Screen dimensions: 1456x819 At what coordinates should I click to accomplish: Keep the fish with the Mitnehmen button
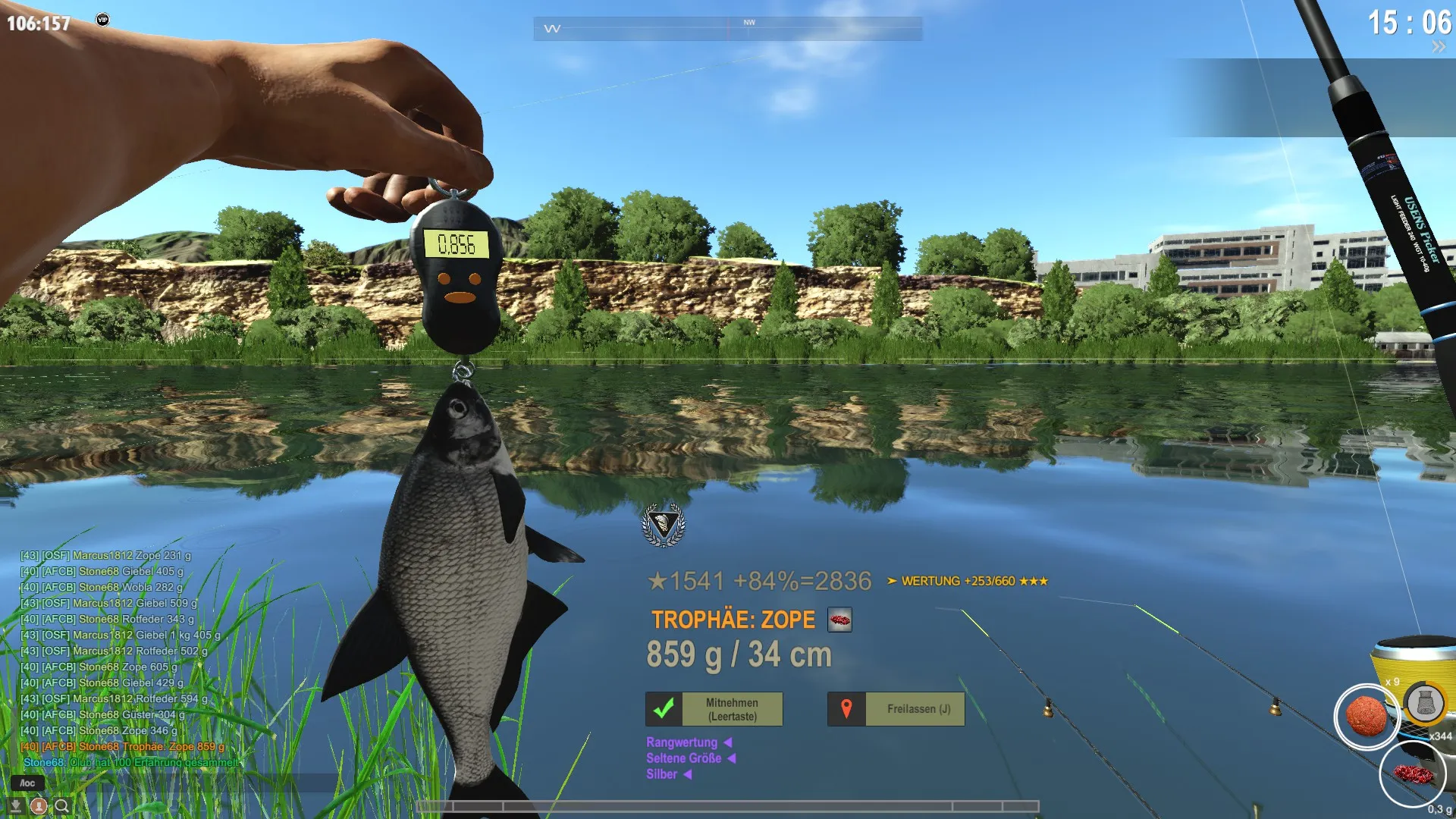tap(714, 709)
